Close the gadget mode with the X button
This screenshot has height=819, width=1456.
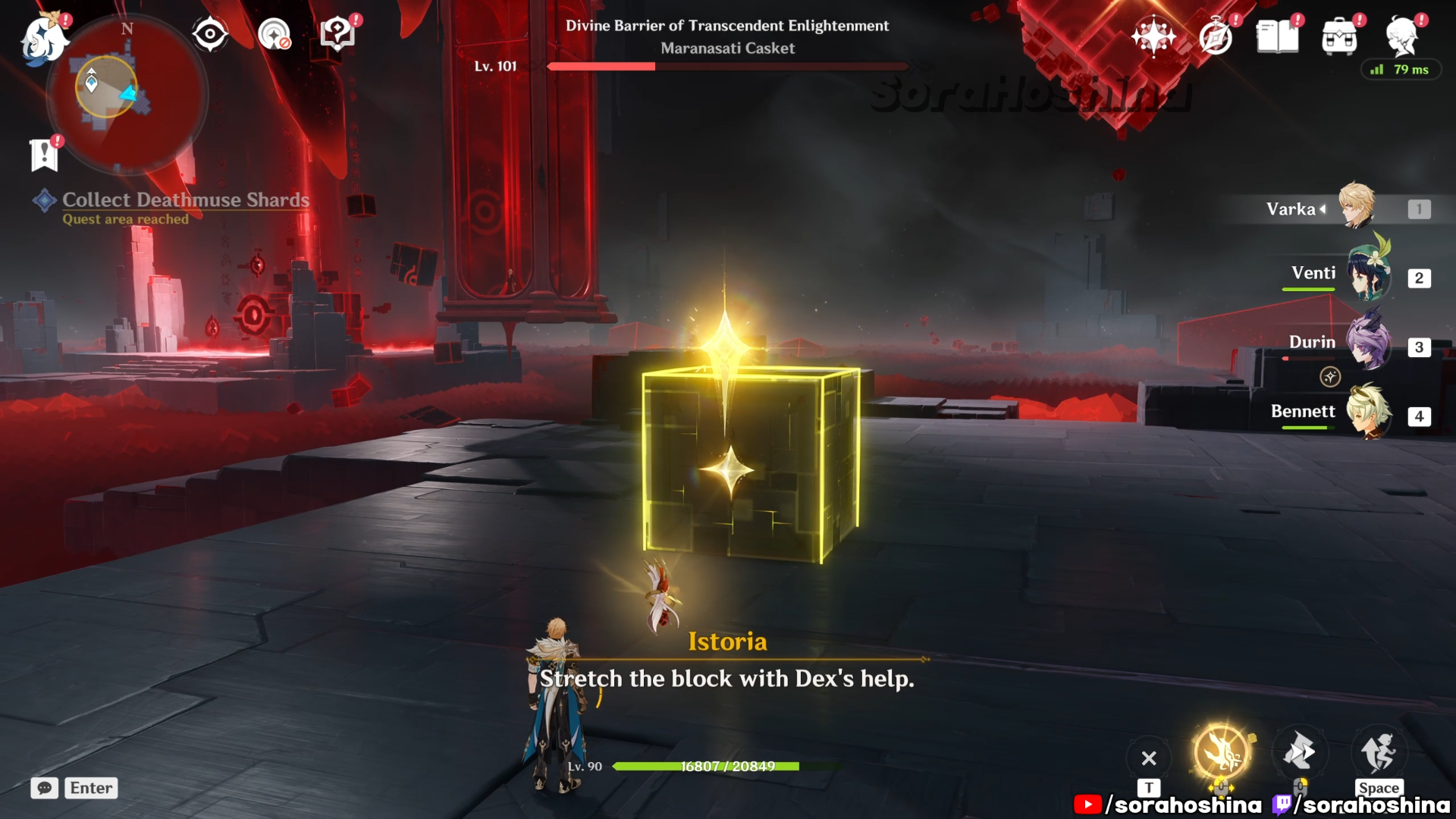pos(1149,758)
